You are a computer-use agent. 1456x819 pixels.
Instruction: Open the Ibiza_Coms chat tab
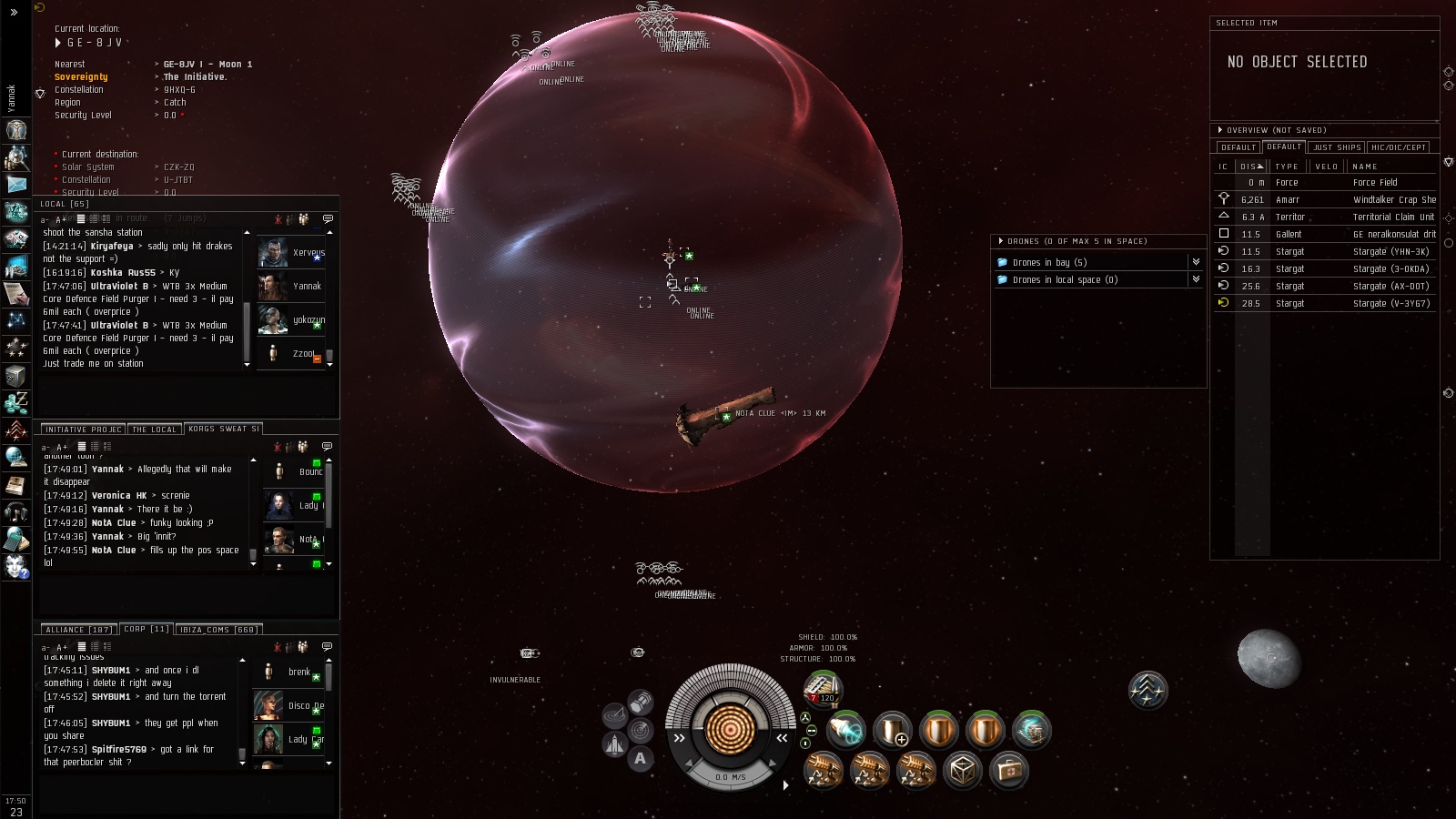click(x=217, y=630)
